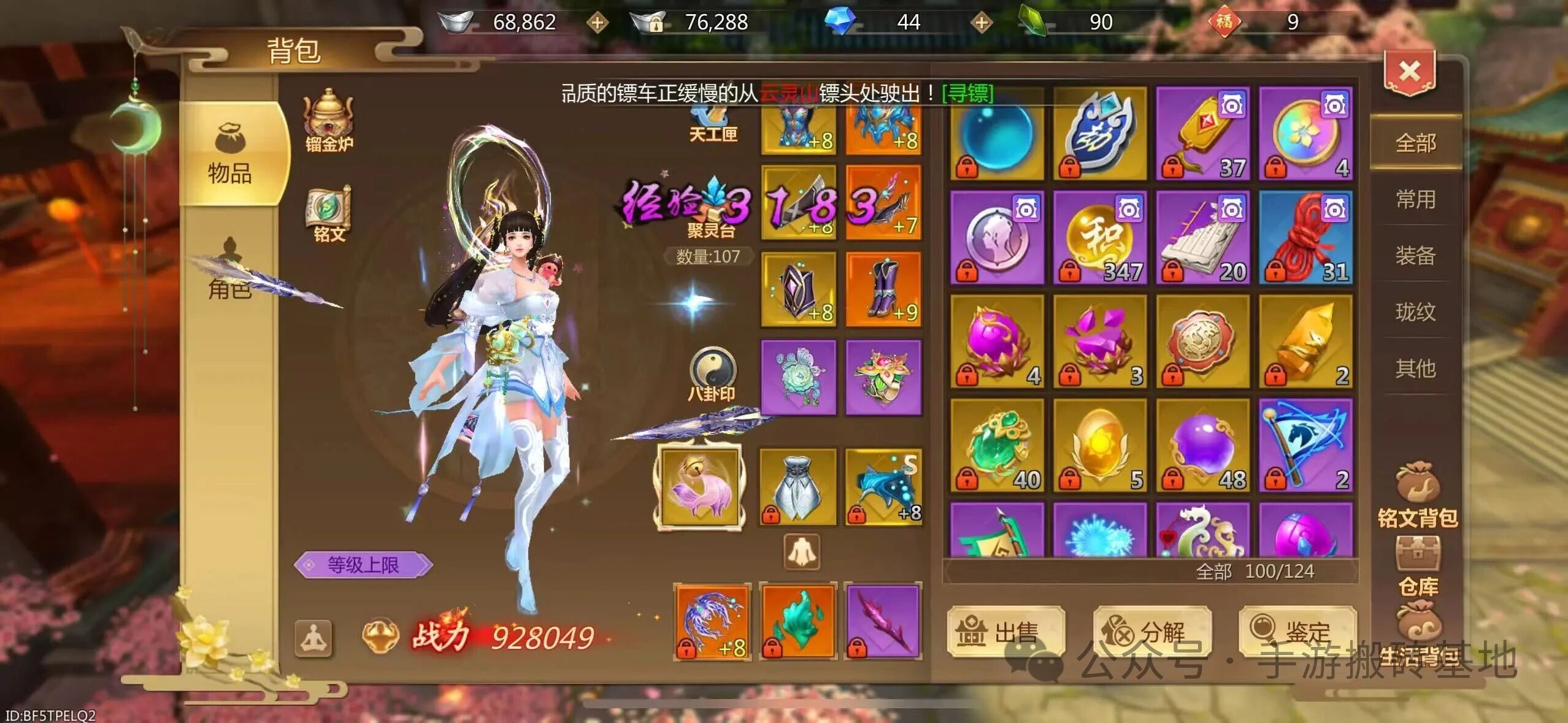Viewport: 1568px width, 723px height.
Task: Open the 天工匣 panel icon
Action: coord(712,117)
